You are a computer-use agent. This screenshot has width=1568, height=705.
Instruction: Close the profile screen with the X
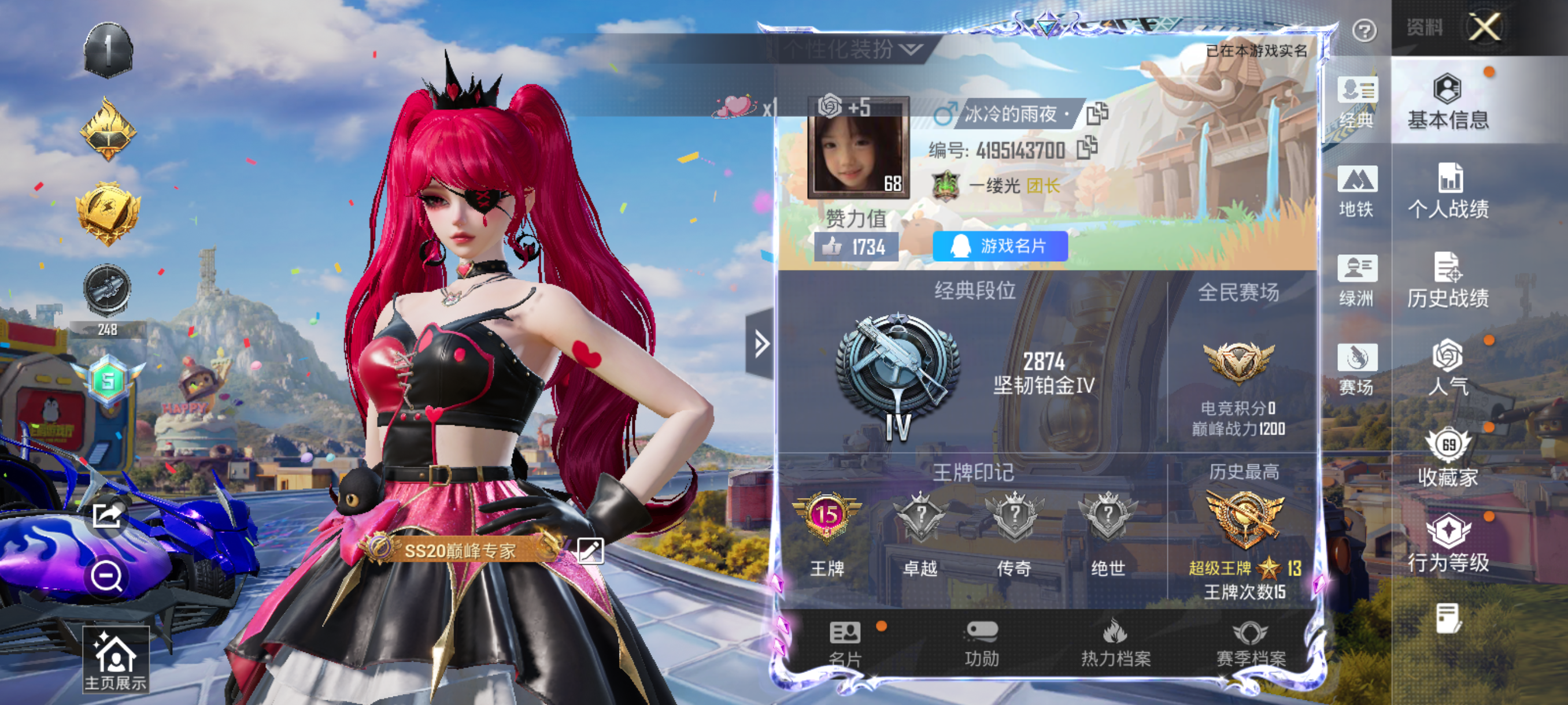pos(1484,27)
